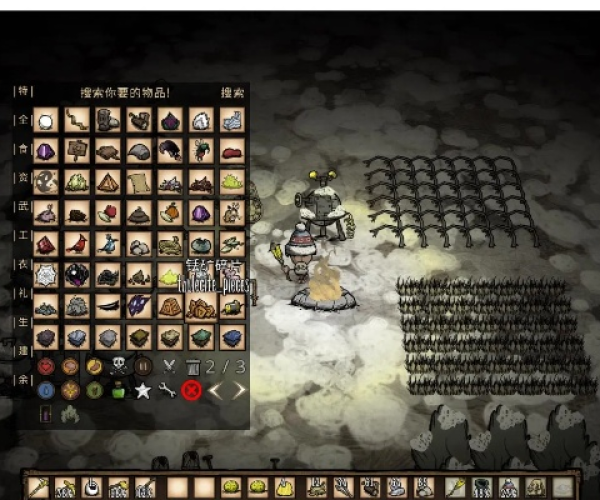Click the red heart health icon
Screen dimensions: 600x500
(45, 366)
